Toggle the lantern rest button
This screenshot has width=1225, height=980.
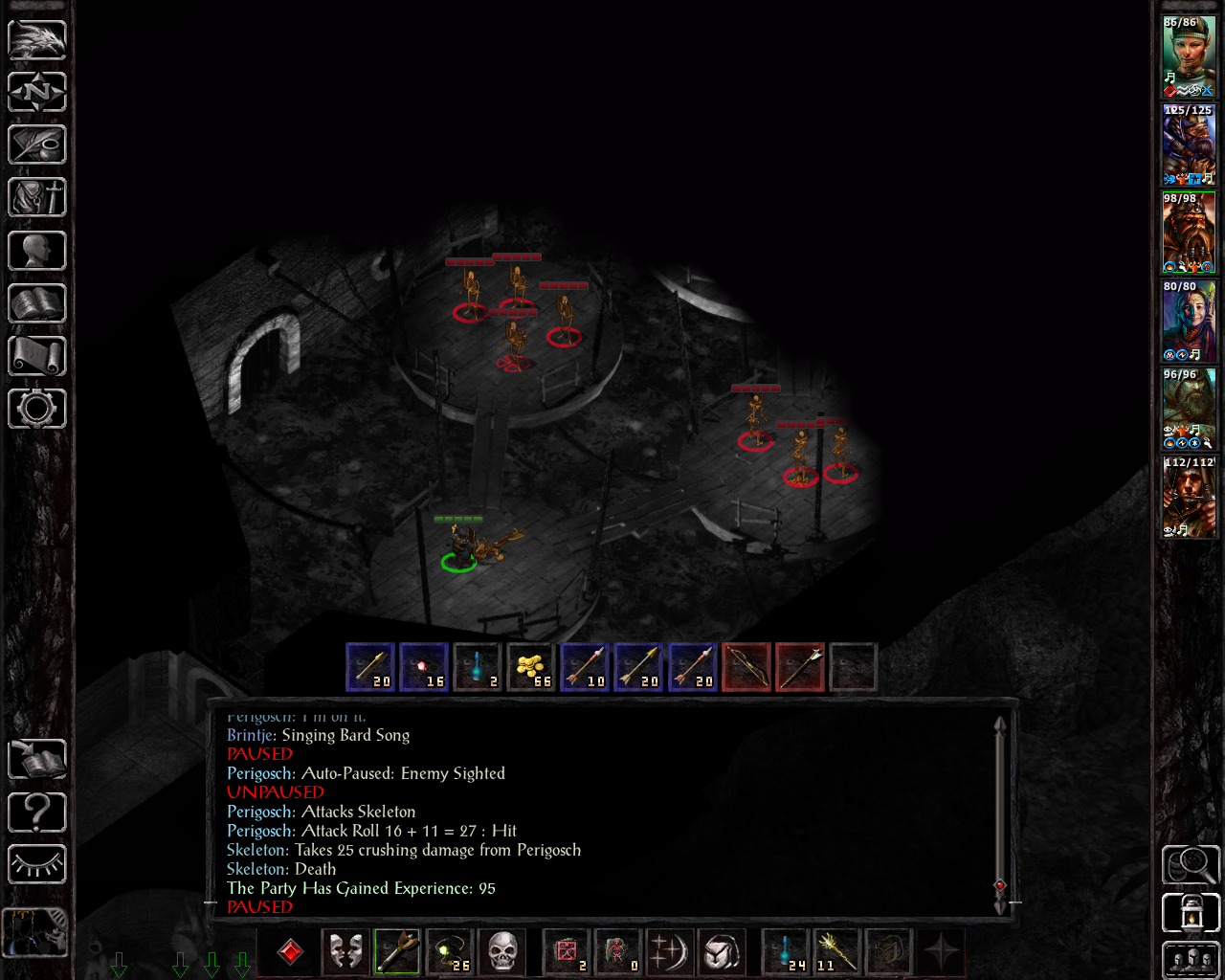tap(1191, 912)
